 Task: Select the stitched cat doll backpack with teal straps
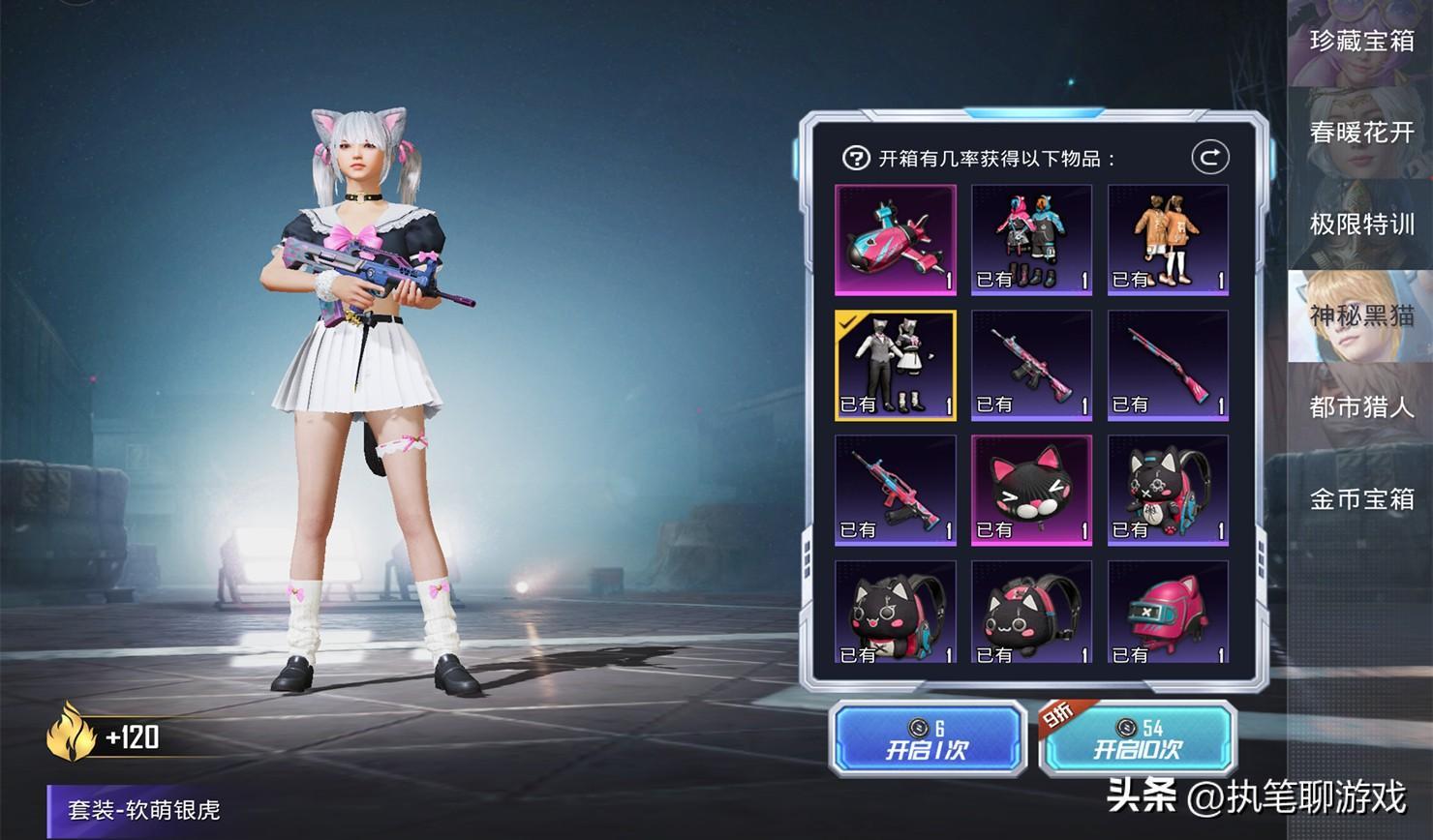1168,490
